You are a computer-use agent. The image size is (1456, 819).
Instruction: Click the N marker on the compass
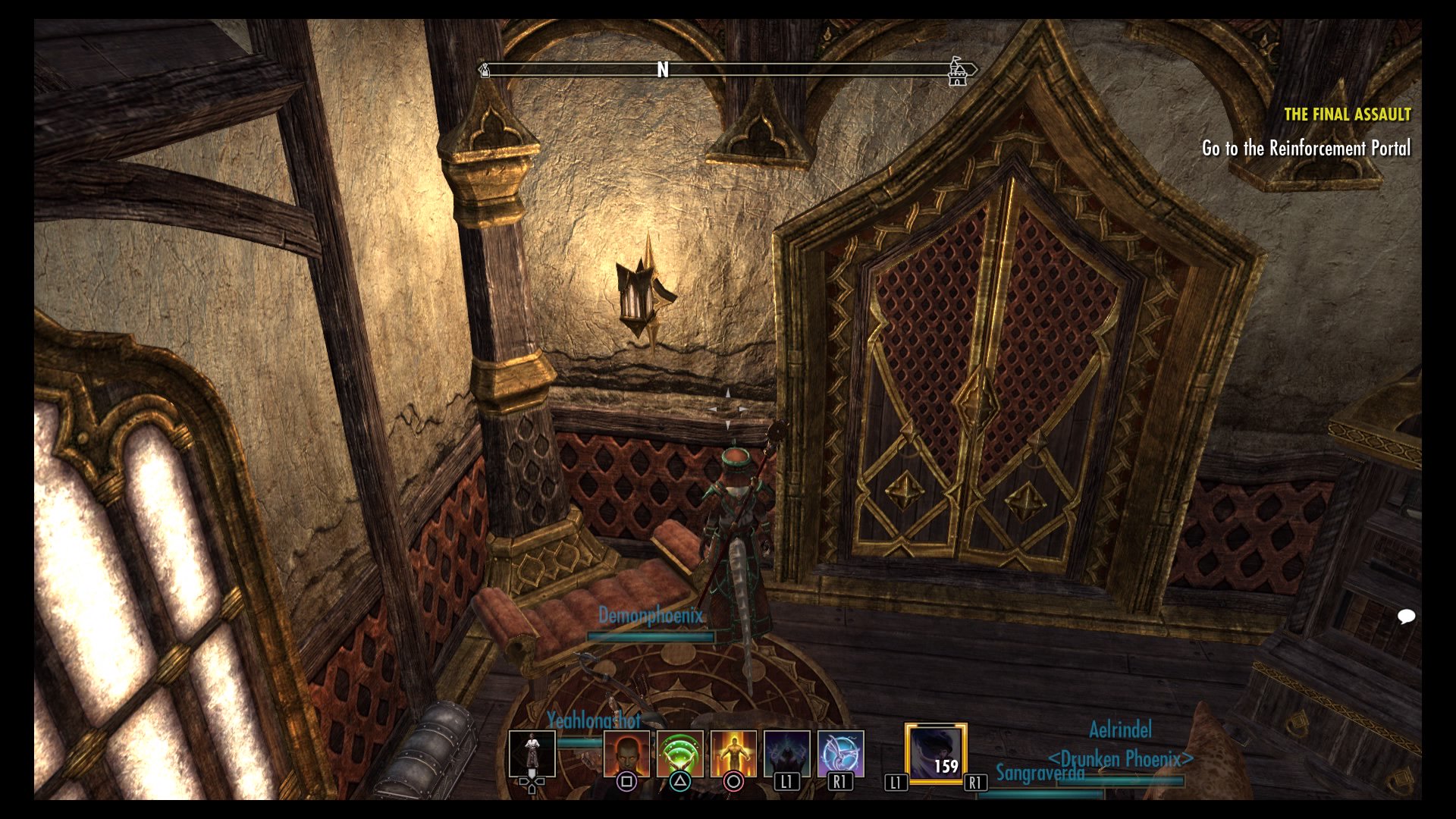(x=664, y=71)
